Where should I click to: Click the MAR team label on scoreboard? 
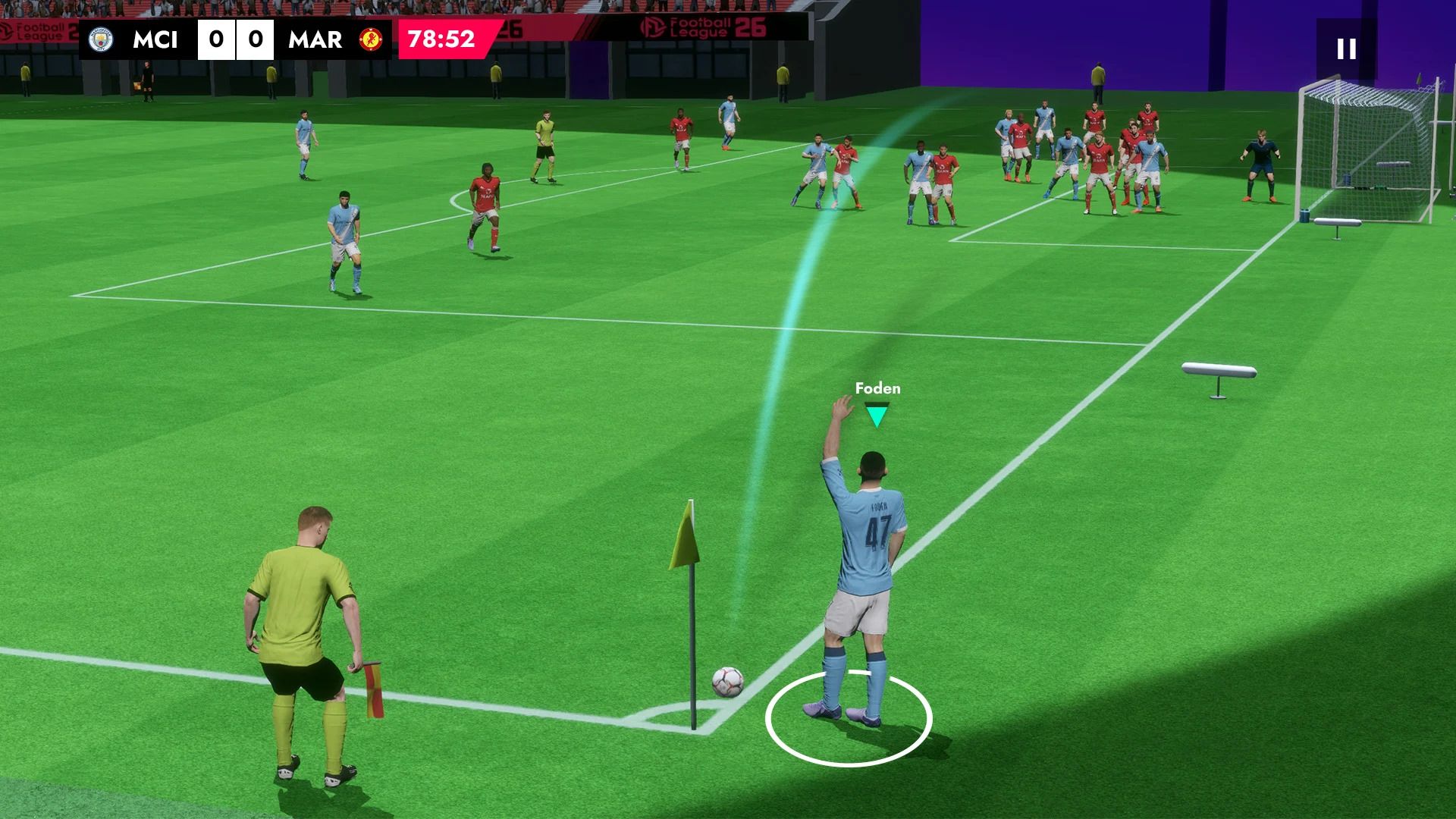[x=314, y=40]
